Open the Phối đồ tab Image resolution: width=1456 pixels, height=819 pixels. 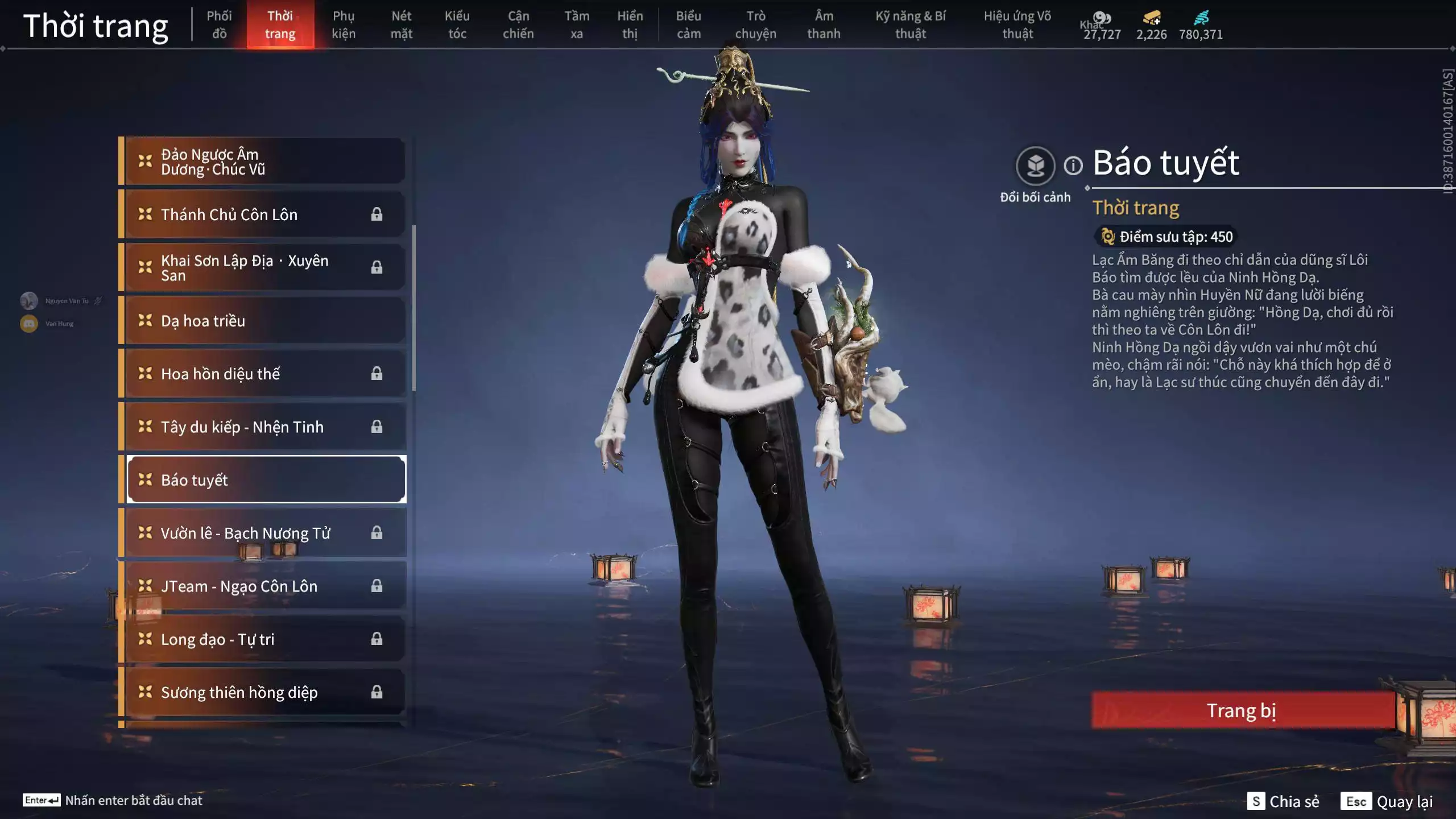[219, 25]
